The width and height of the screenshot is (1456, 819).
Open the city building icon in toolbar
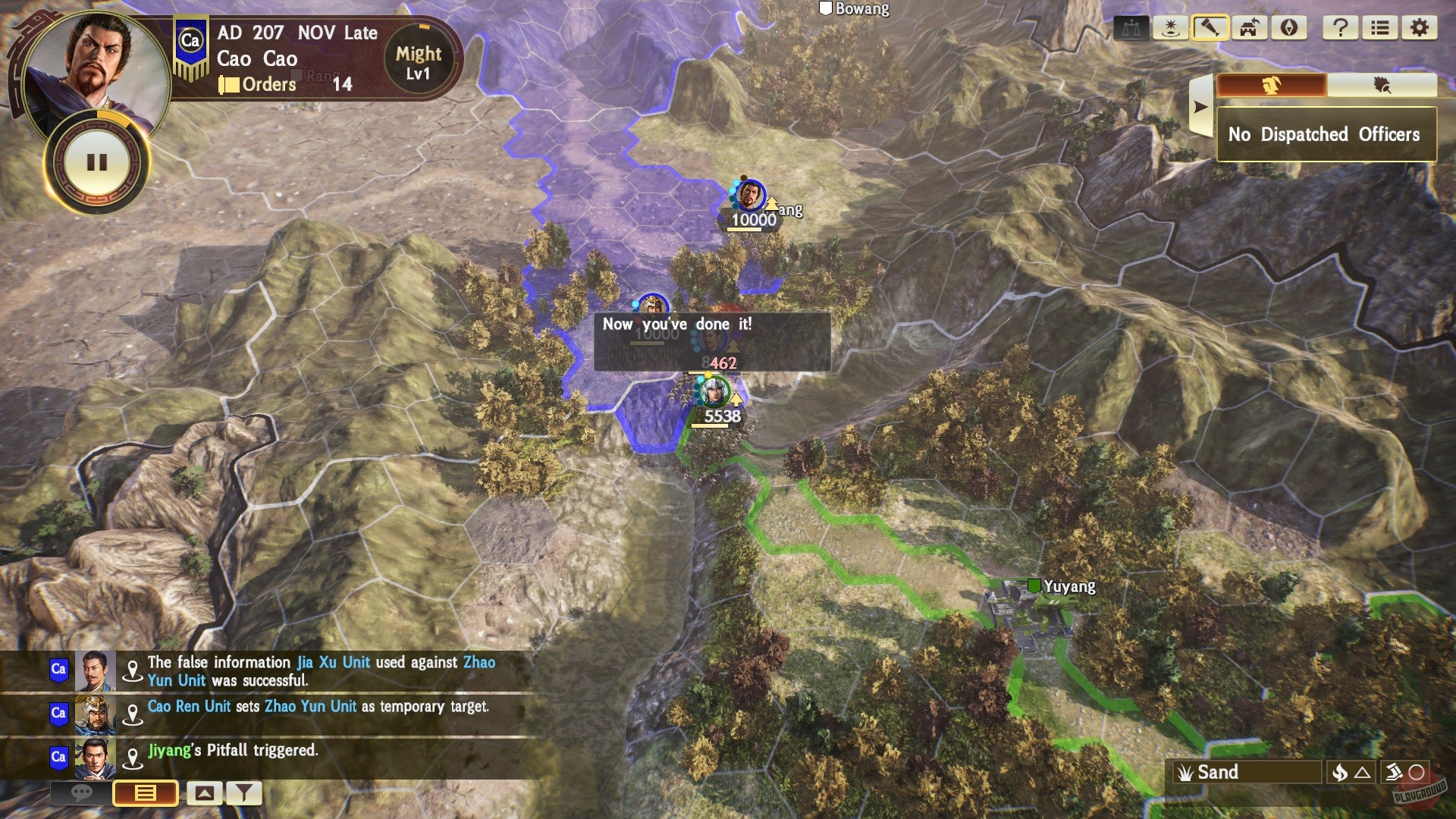pos(1250,28)
